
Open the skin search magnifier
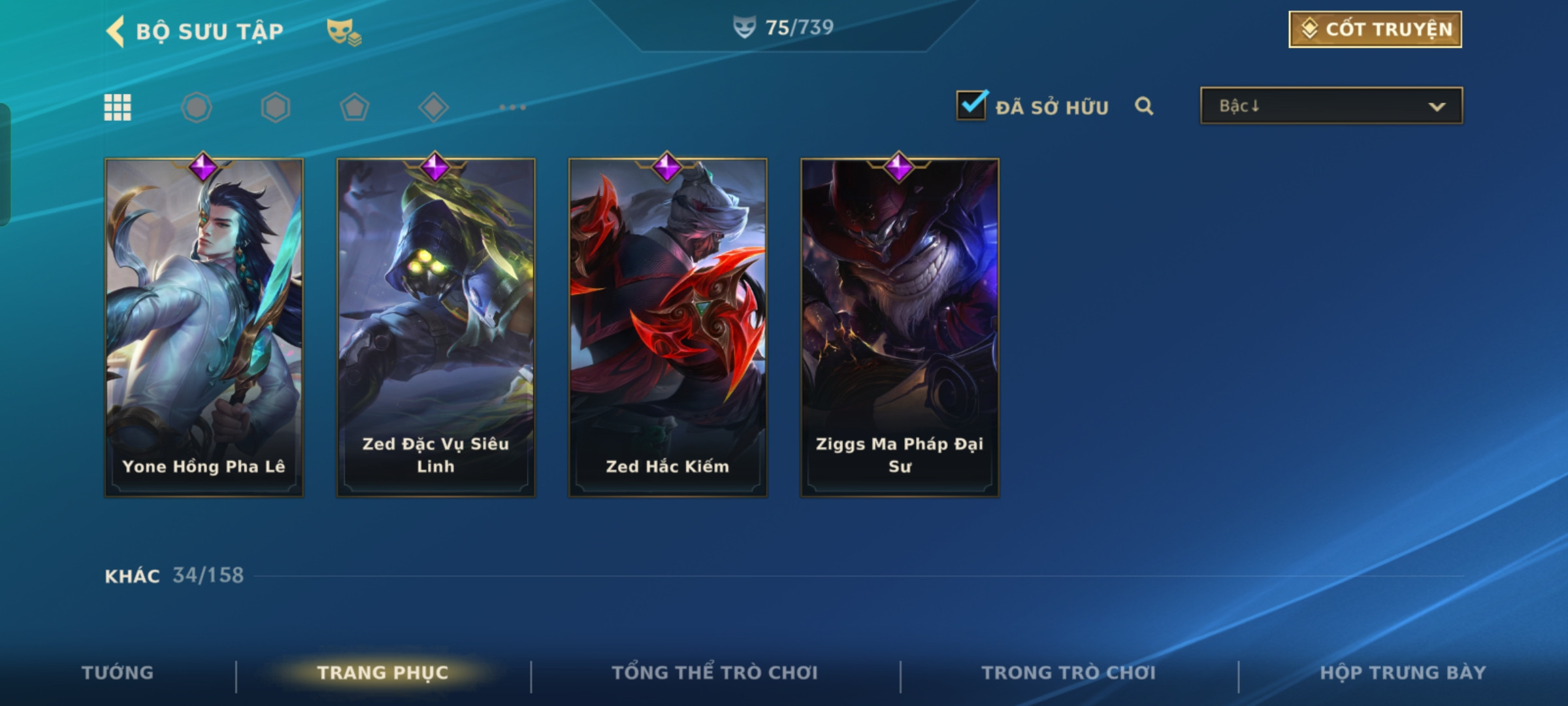click(x=1143, y=106)
